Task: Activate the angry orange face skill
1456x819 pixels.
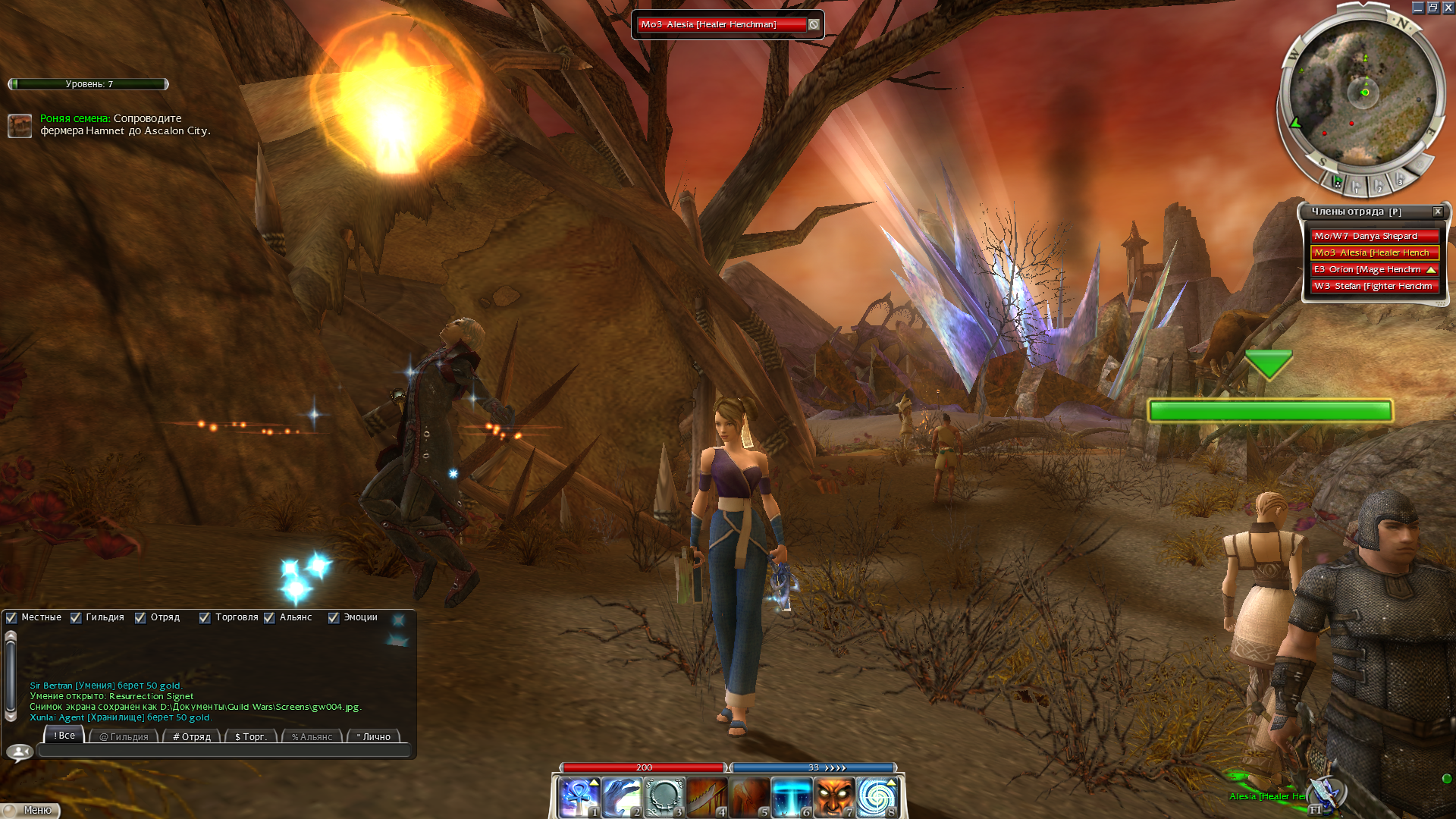Action: (x=834, y=798)
